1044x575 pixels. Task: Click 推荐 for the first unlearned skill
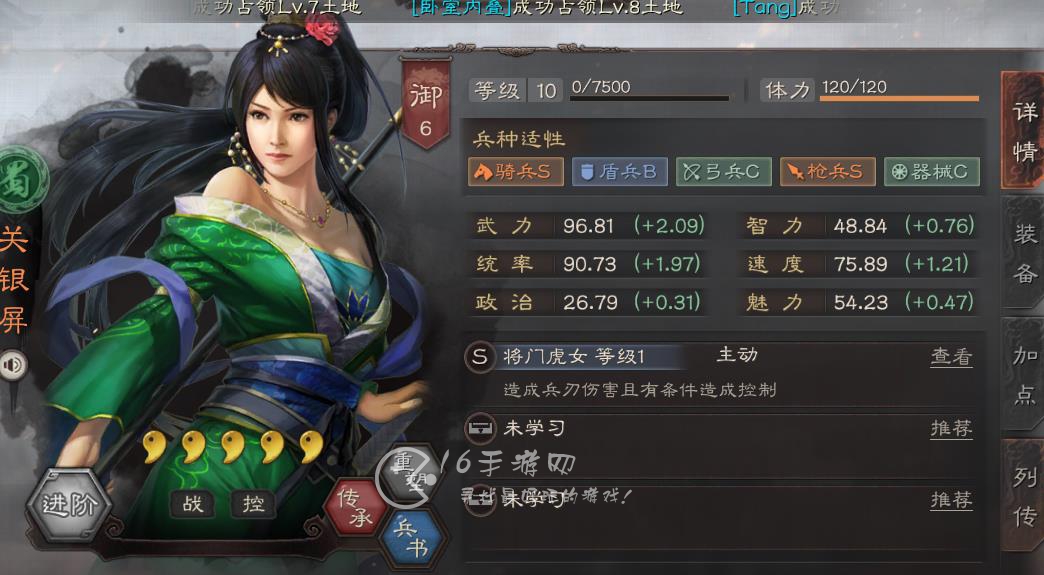(x=951, y=429)
